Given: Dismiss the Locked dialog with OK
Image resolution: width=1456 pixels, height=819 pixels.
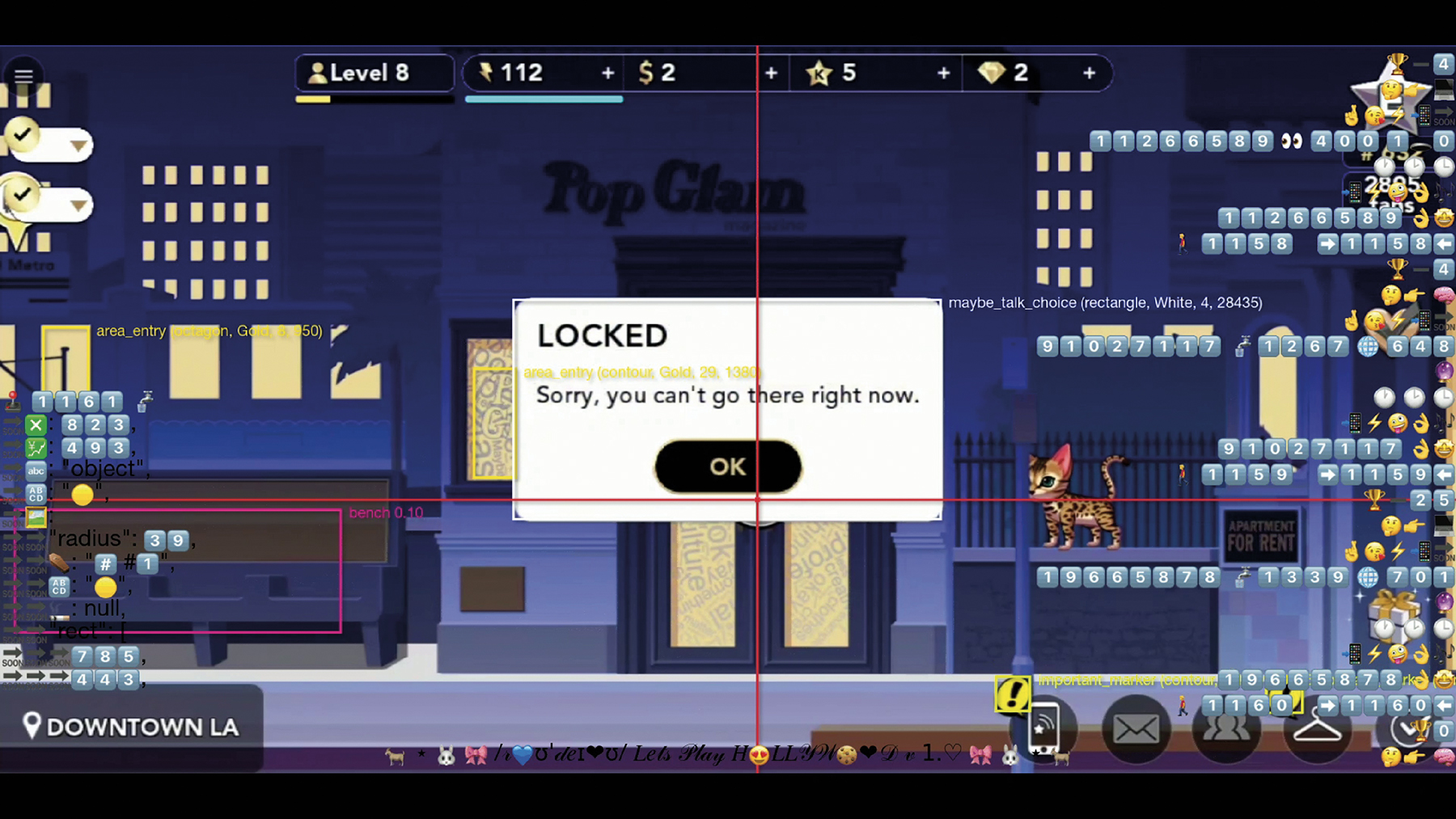Looking at the screenshot, I should point(727,466).
